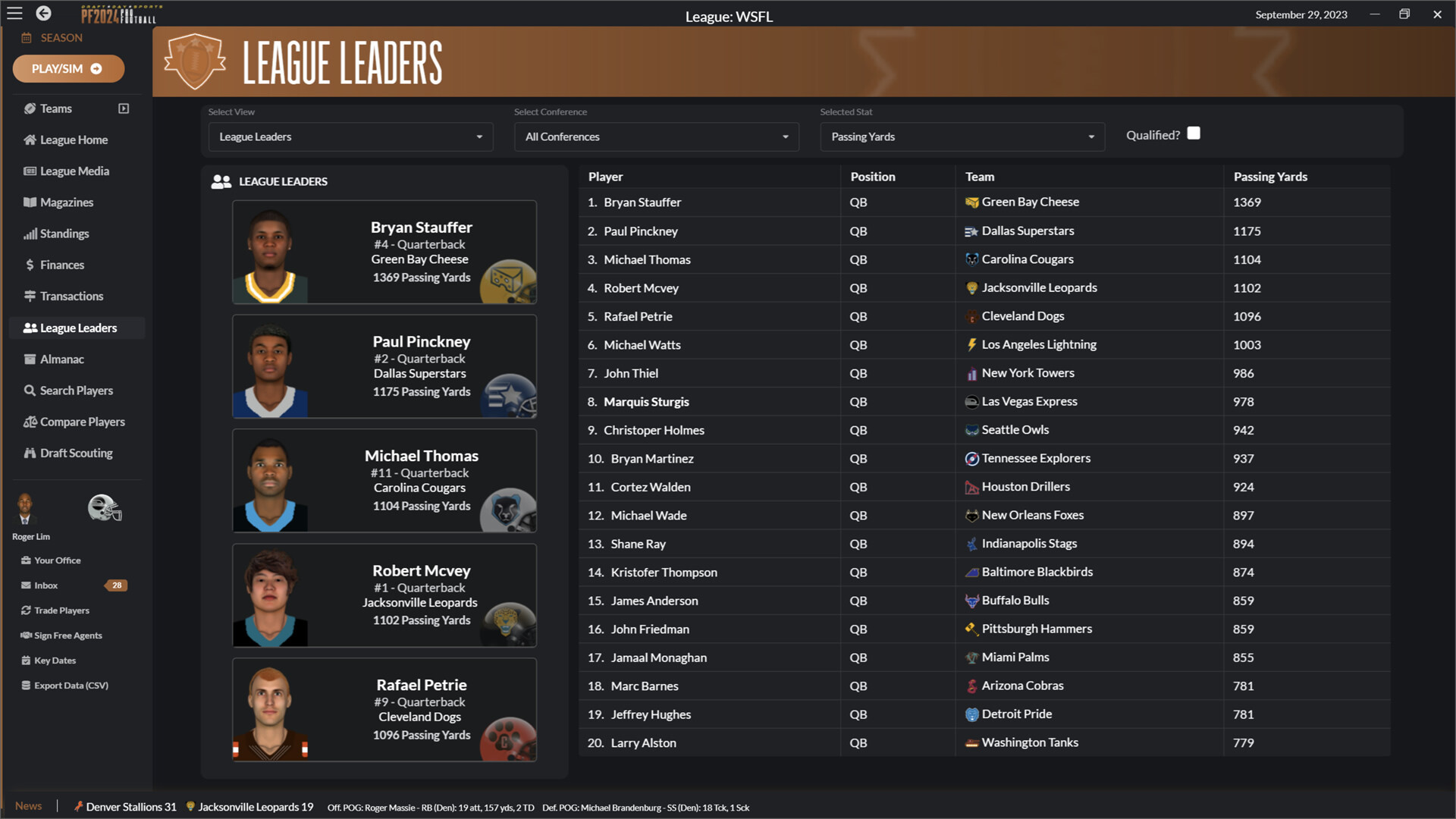Select the Finances sidebar icon

[62, 265]
